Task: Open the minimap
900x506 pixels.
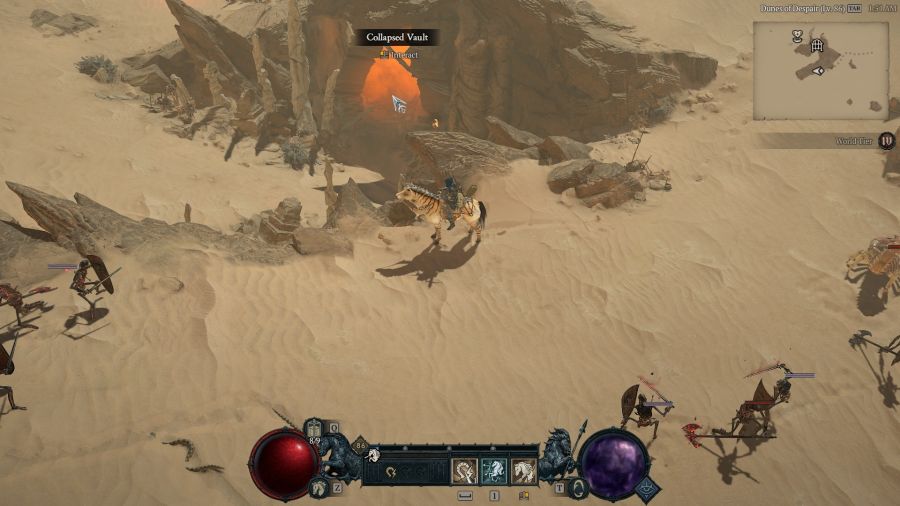Action: (x=820, y=70)
